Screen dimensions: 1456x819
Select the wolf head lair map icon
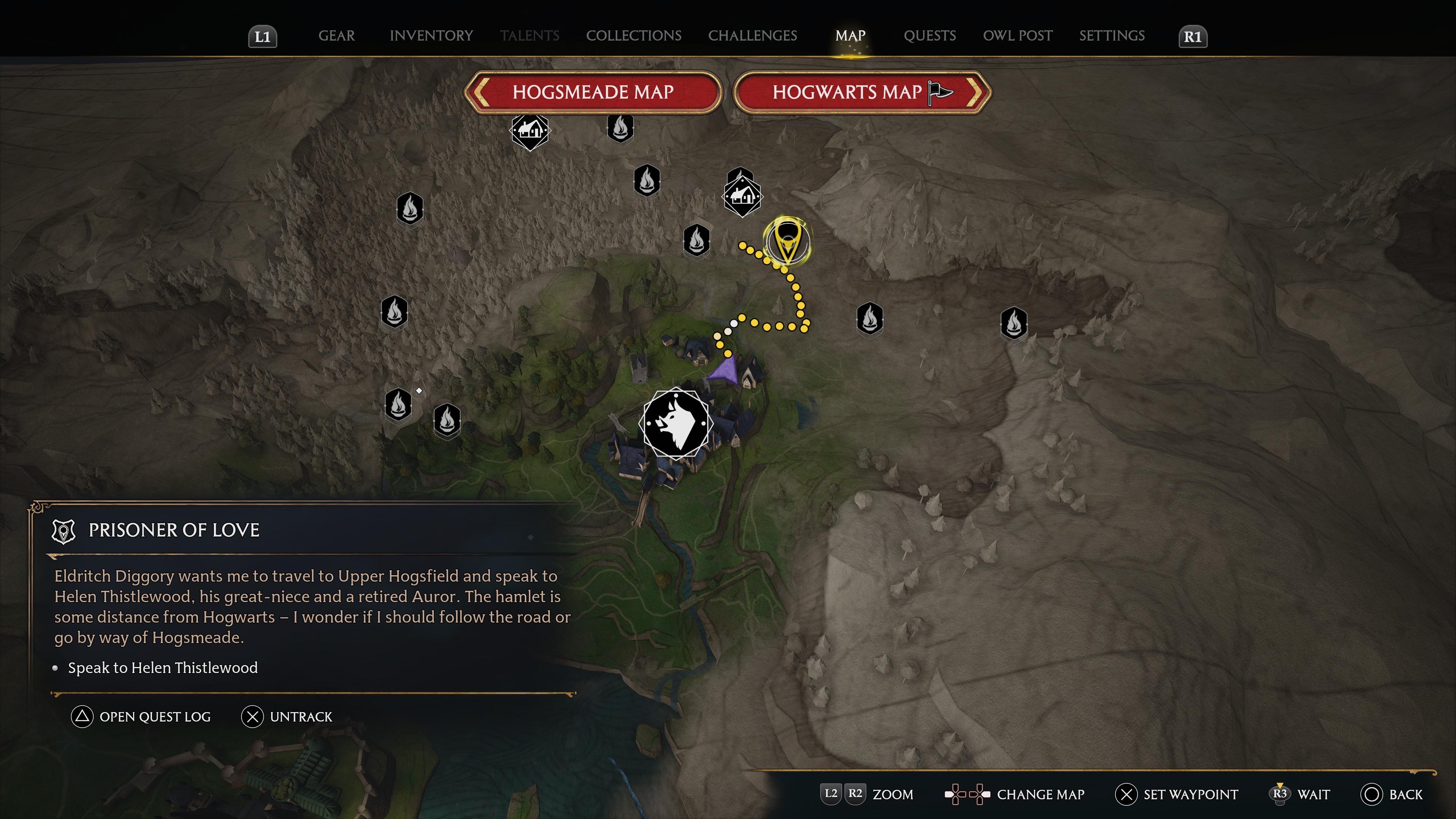click(675, 423)
